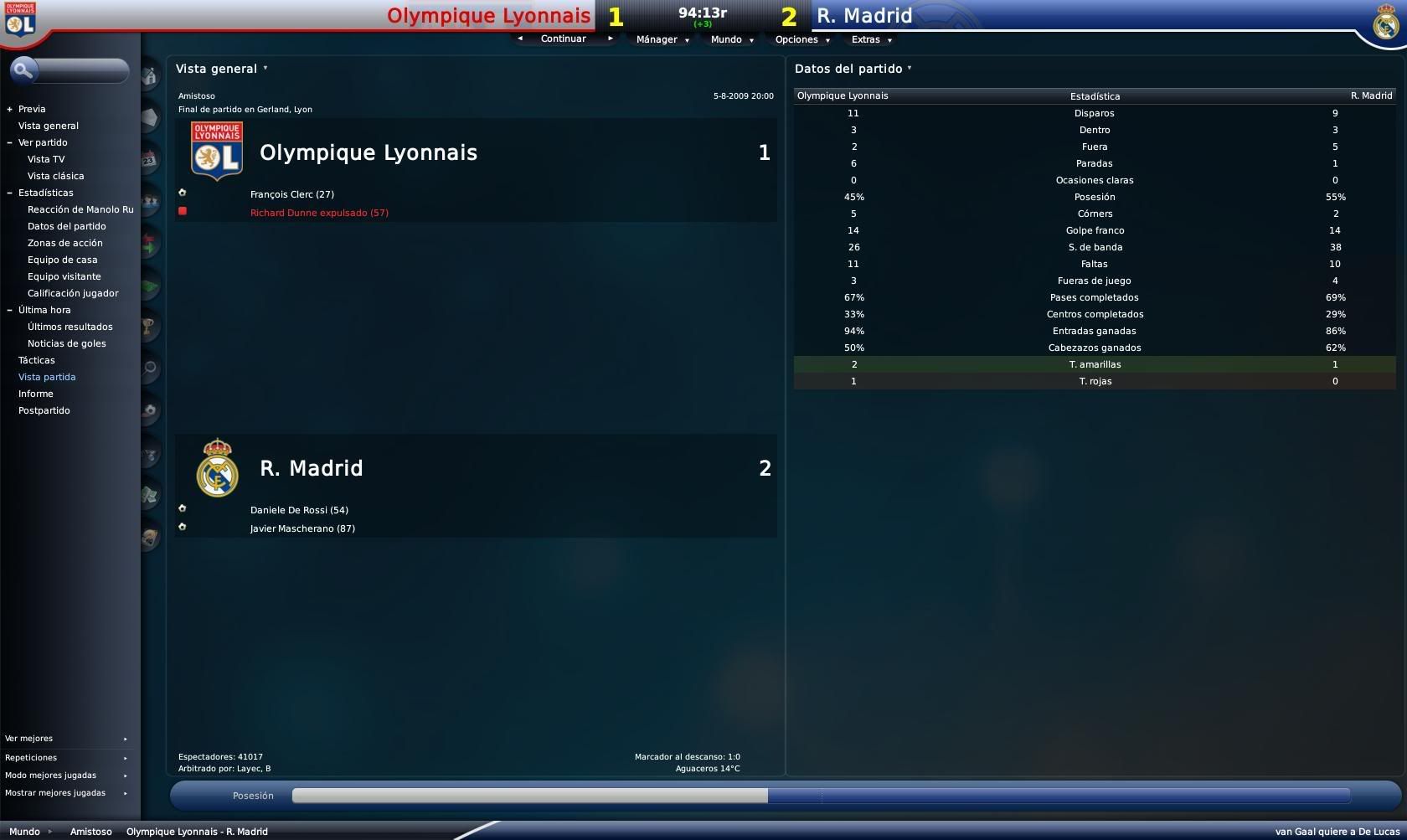
Task: Open the search tool in the top-left panel
Action: click(23, 70)
